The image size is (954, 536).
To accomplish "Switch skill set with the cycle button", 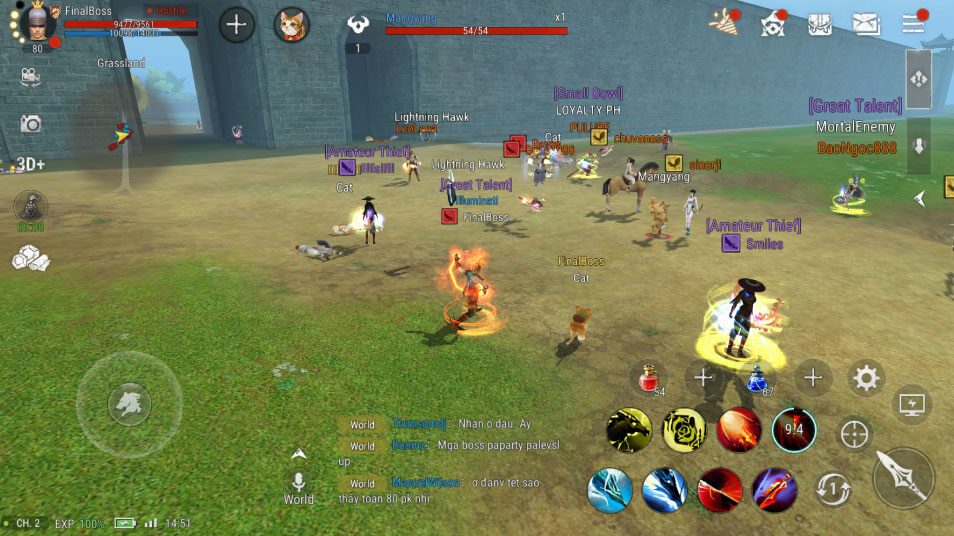I will [834, 489].
